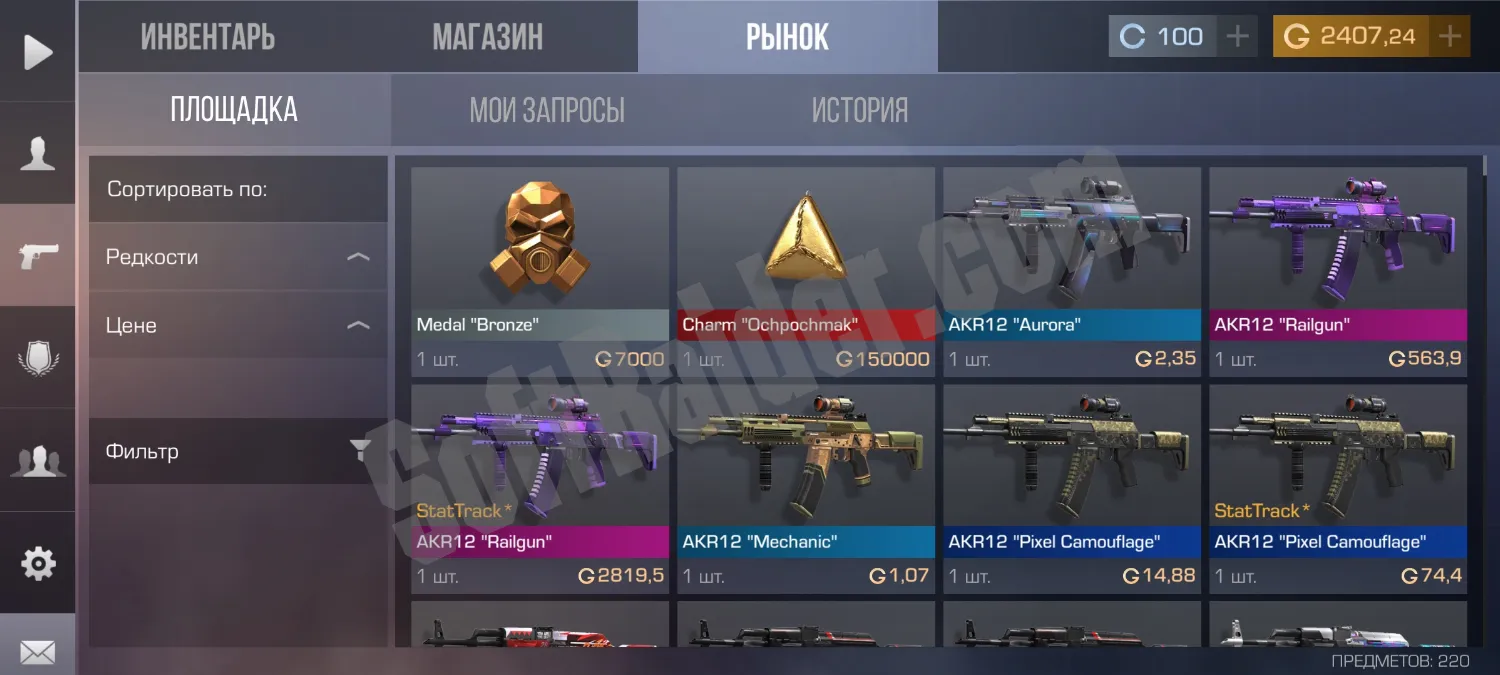Viewport: 1500px width, 675px height.
Task: Sort items by Редкости
Action: tap(238, 257)
